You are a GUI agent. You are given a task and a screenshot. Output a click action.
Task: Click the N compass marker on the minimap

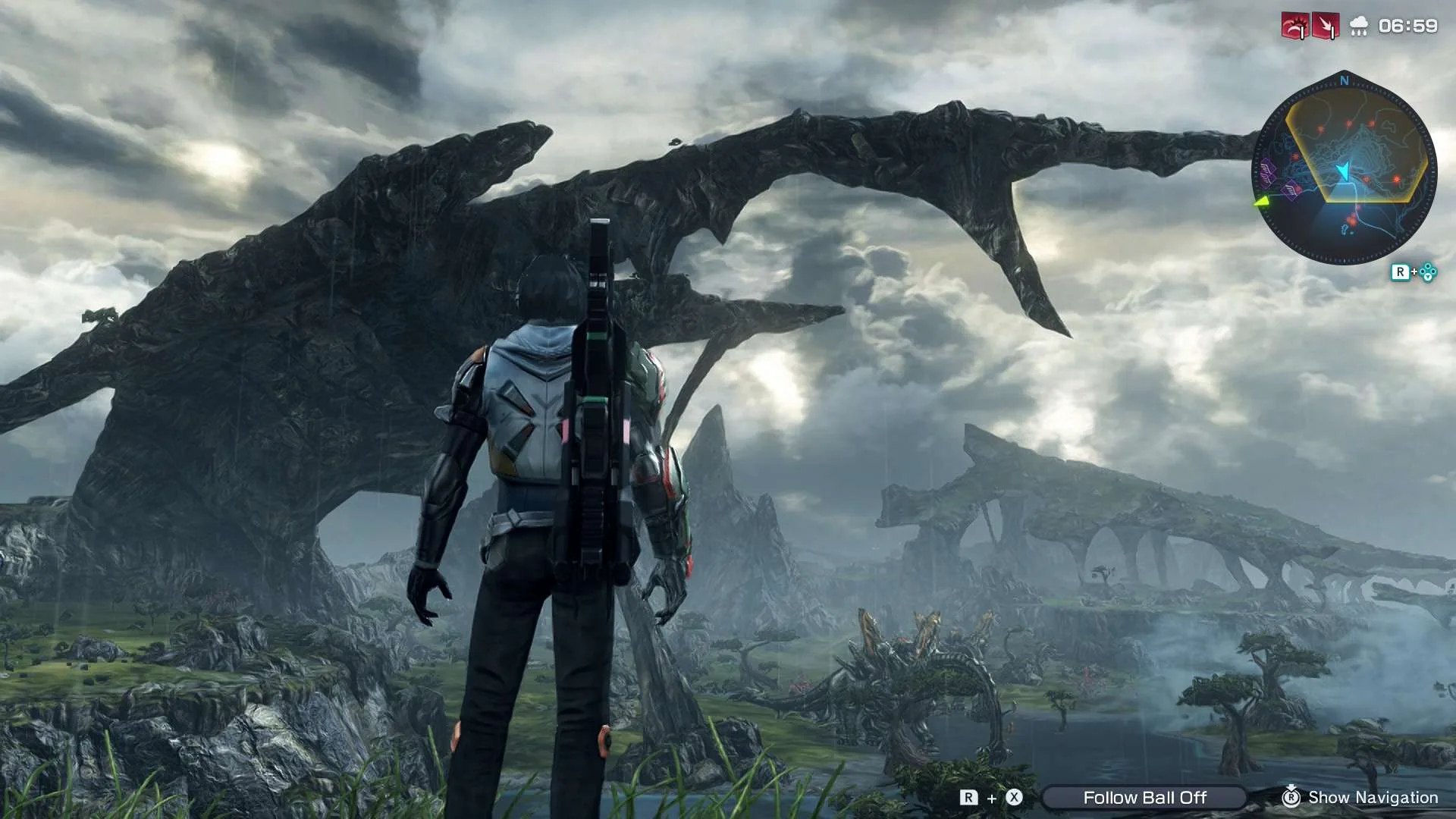tap(1345, 80)
